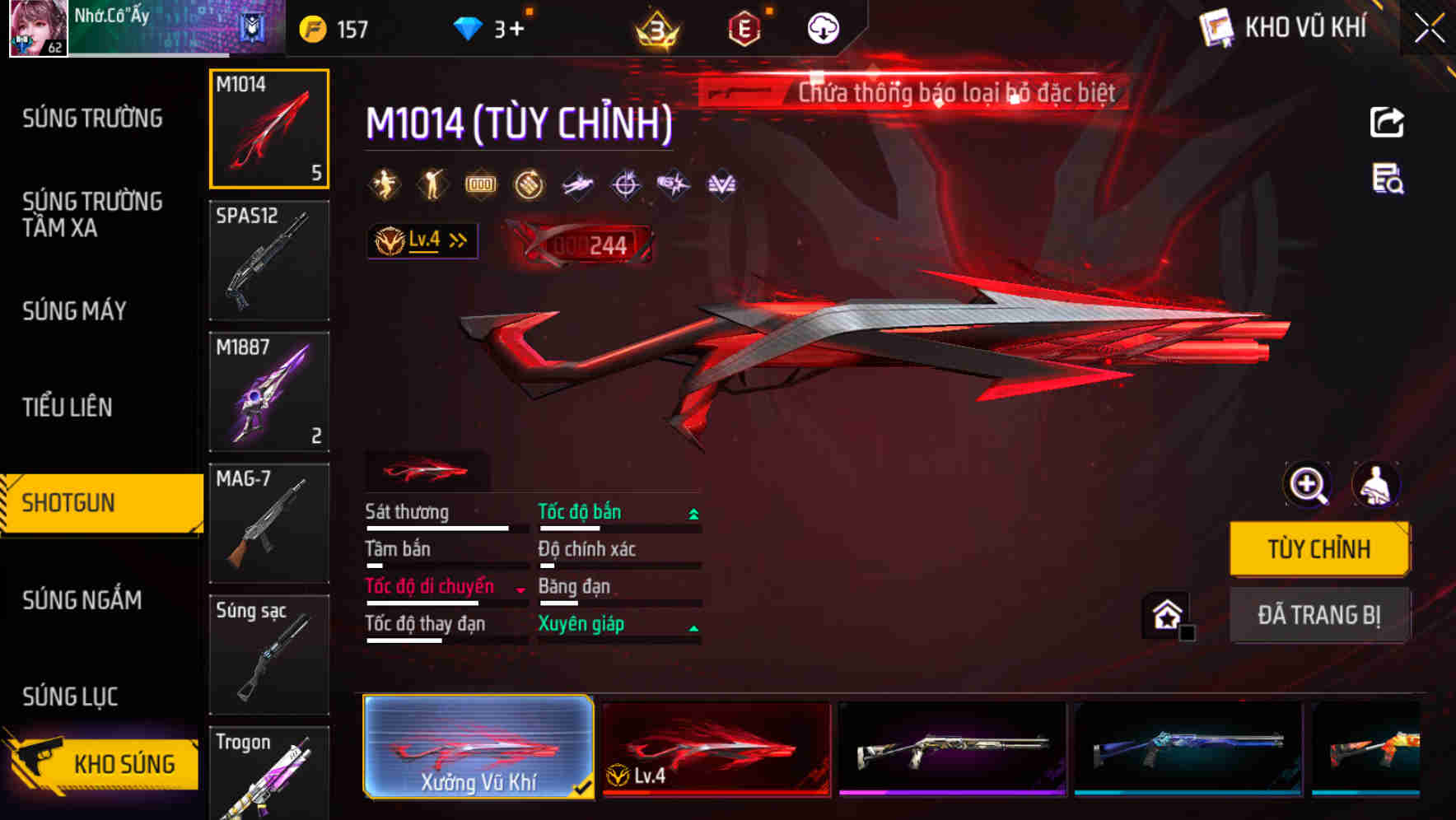
Task: Open the cloud download icon in top bar
Action: [821, 27]
